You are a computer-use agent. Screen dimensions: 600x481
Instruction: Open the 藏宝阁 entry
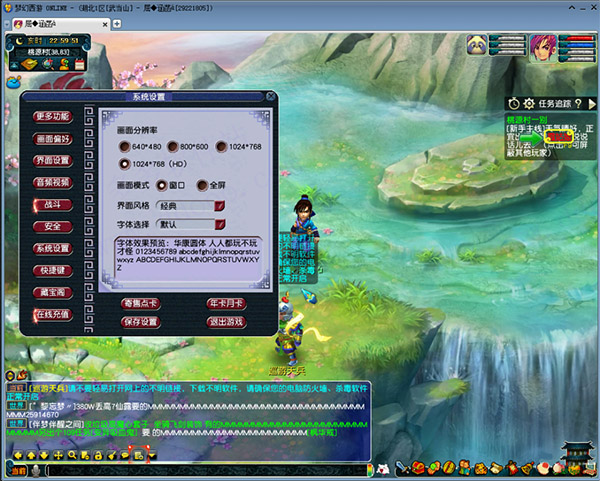point(52,292)
